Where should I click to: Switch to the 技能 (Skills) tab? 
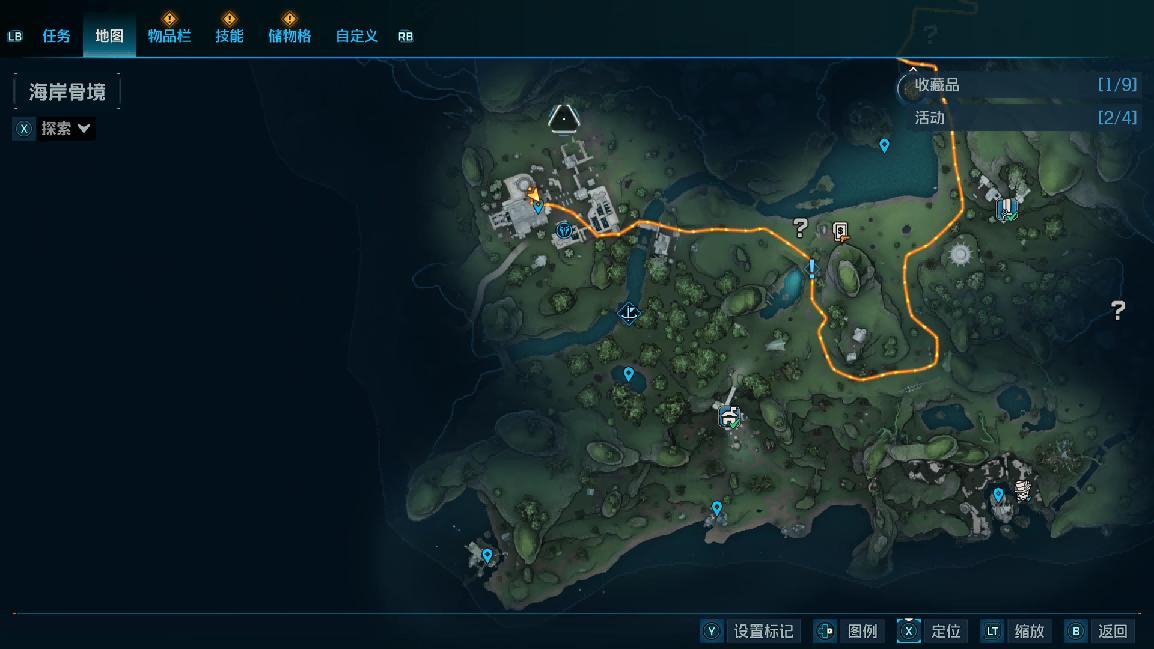[229, 36]
